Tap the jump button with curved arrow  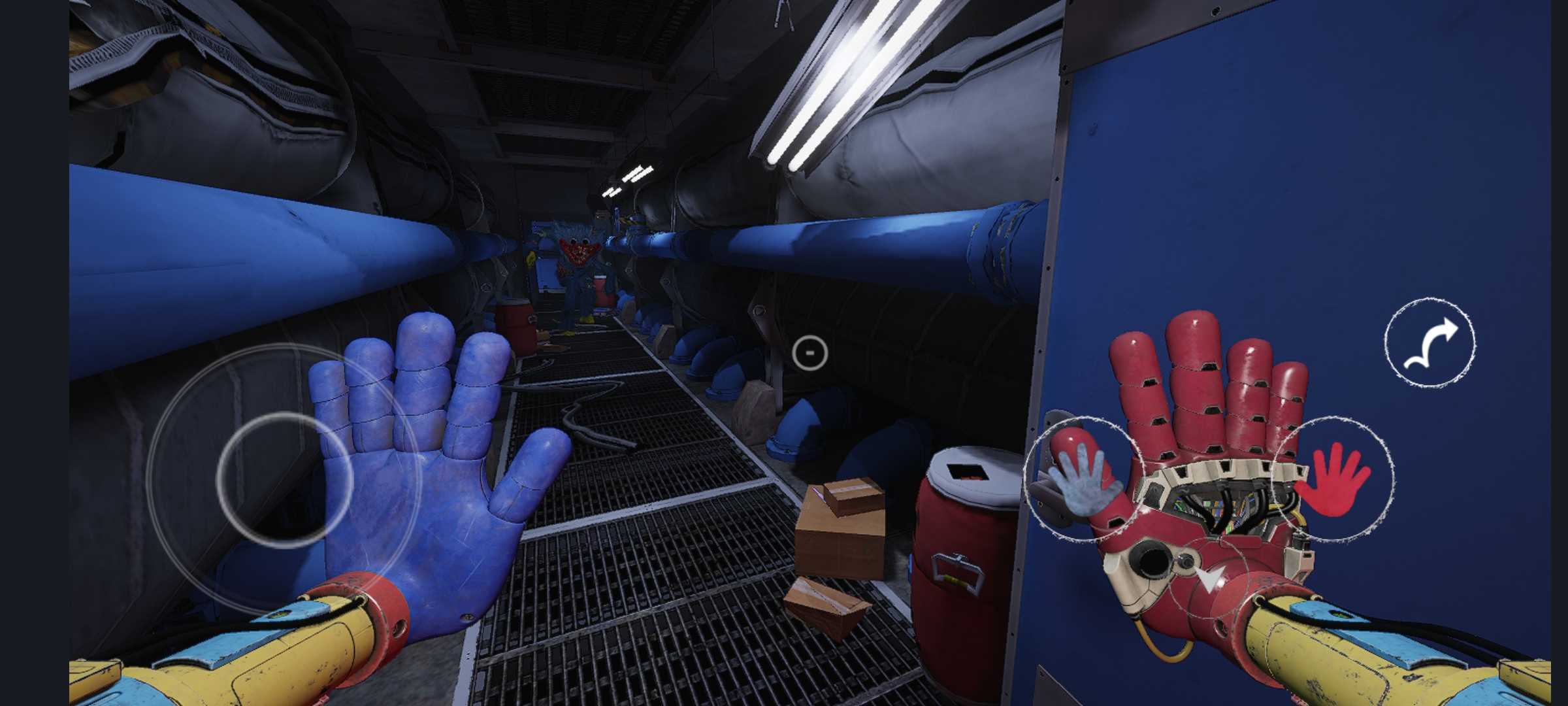(x=1429, y=343)
